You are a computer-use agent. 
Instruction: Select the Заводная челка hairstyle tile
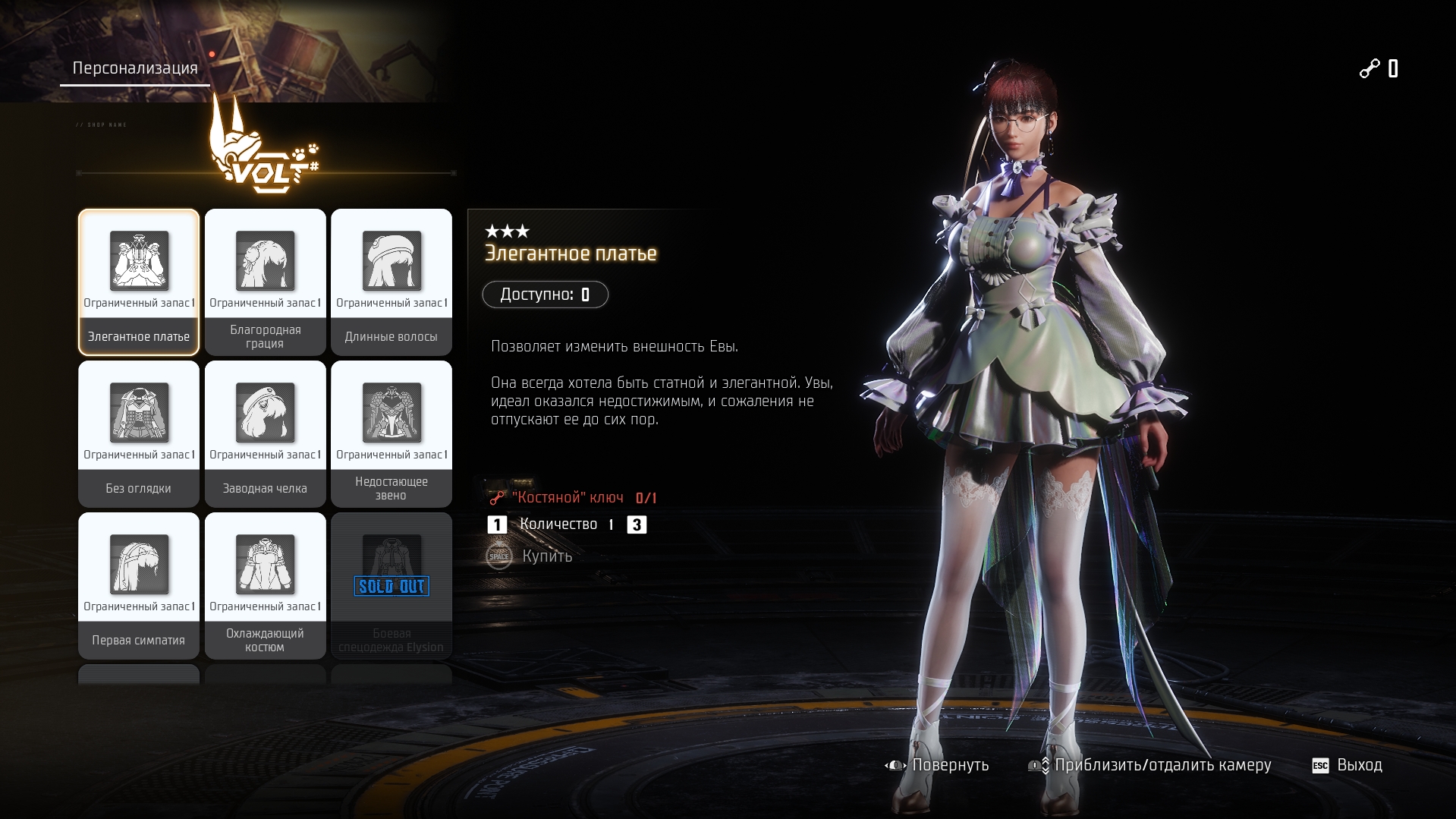tap(265, 433)
